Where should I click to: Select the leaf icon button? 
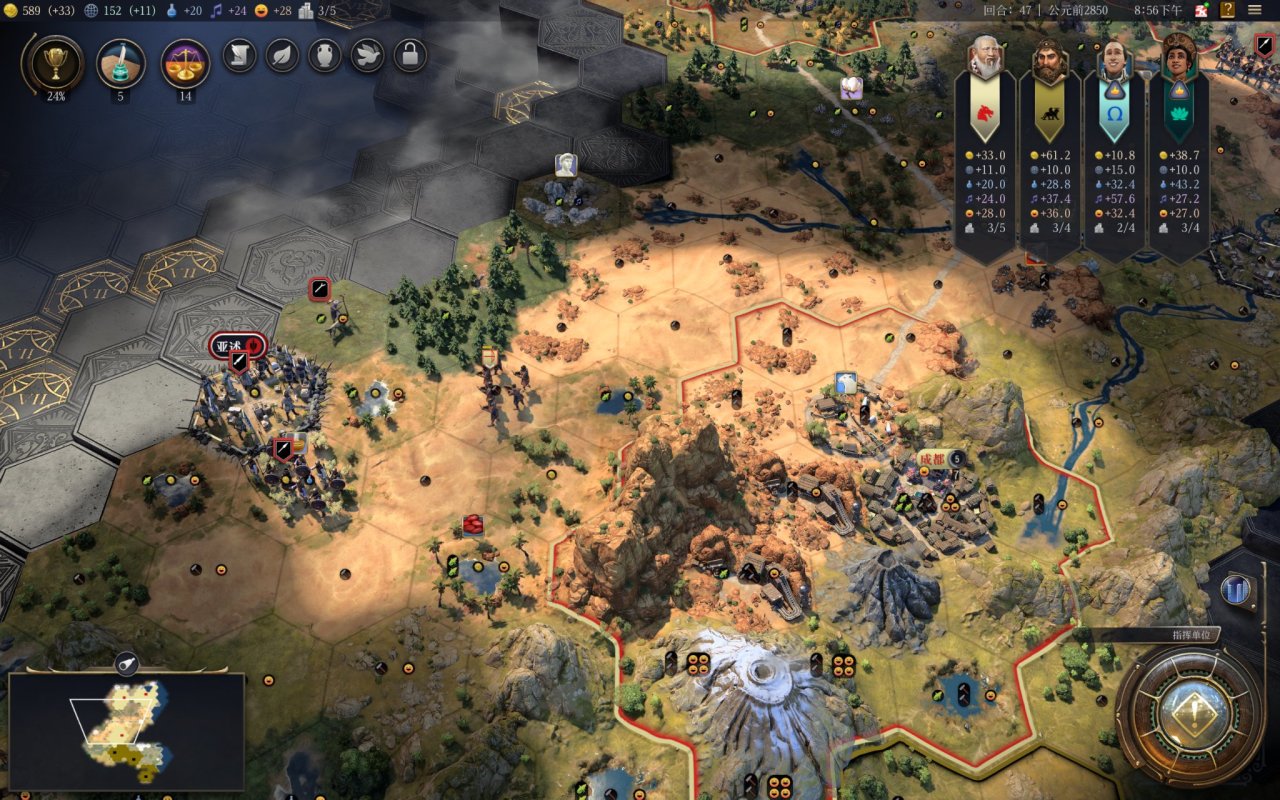[x=282, y=55]
